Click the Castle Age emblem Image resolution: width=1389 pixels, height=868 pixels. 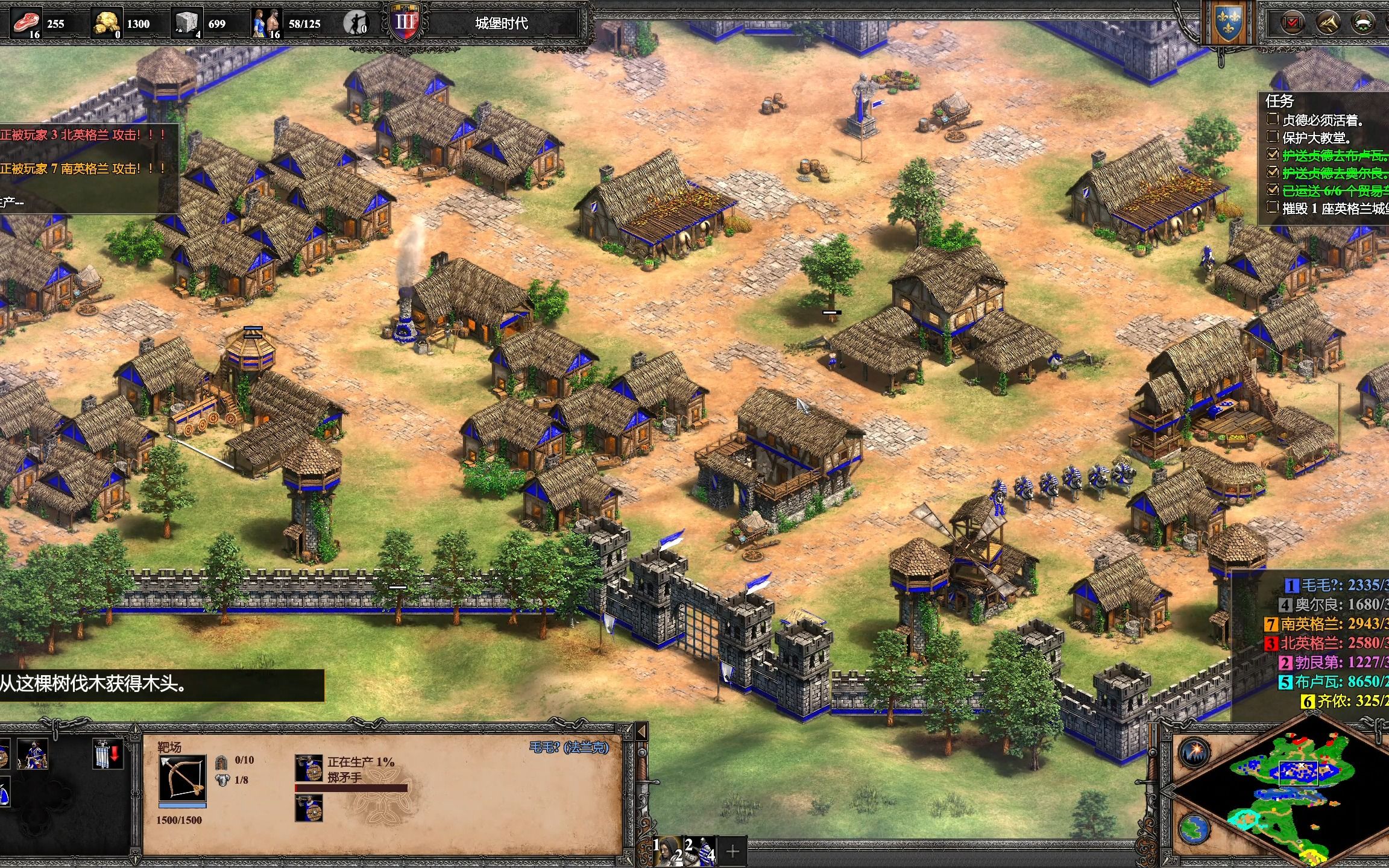click(x=405, y=23)
